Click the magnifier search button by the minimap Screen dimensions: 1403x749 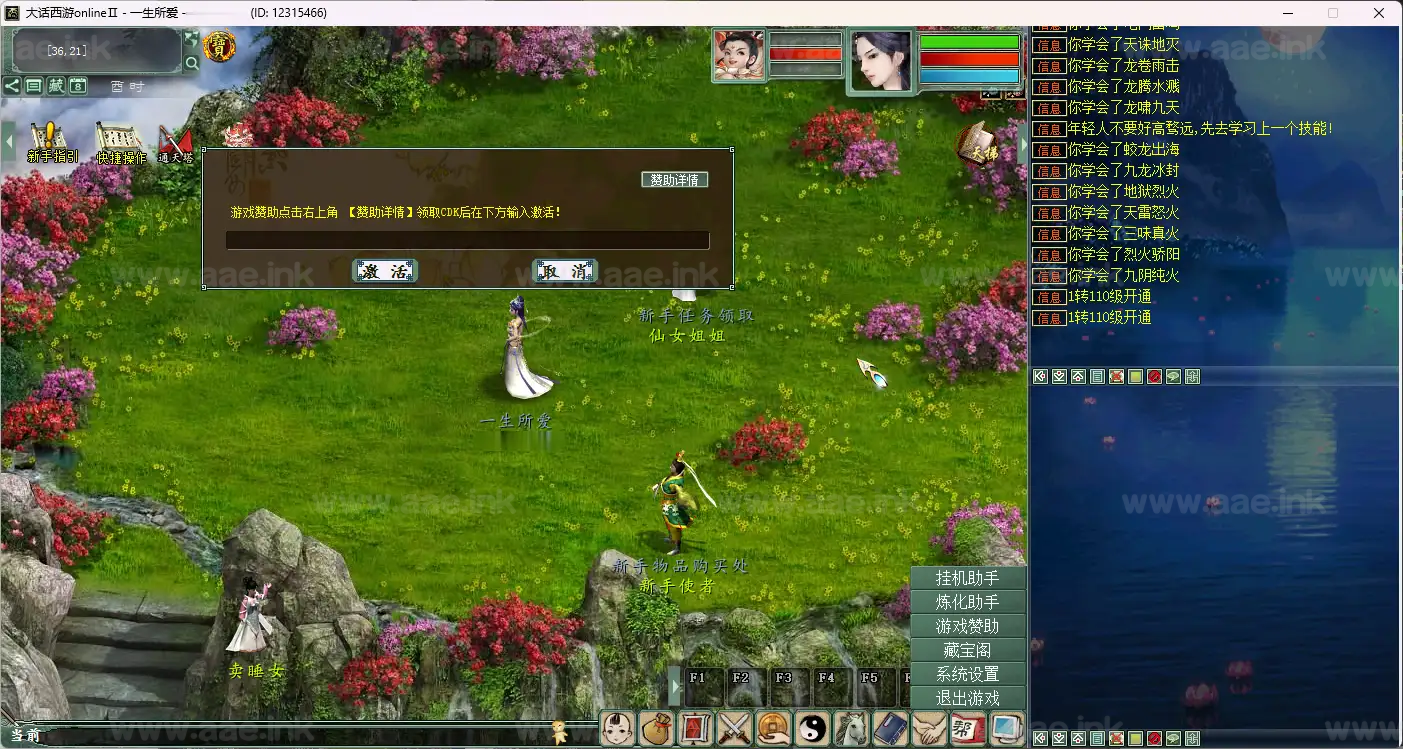pyautogui.click(x=192, y=63)
